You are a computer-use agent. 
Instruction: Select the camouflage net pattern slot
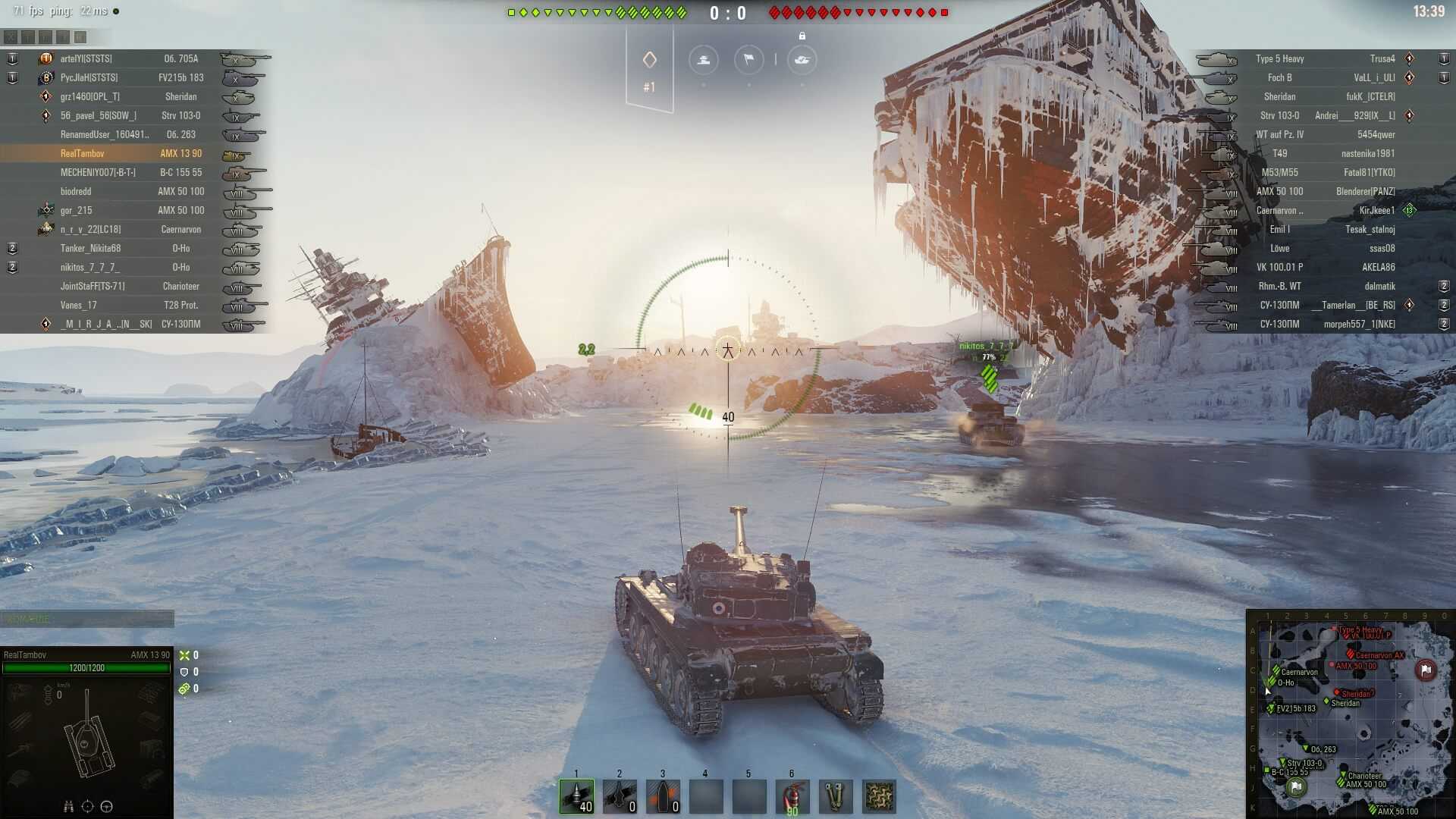pyautogui.click(x=879, y=796)
